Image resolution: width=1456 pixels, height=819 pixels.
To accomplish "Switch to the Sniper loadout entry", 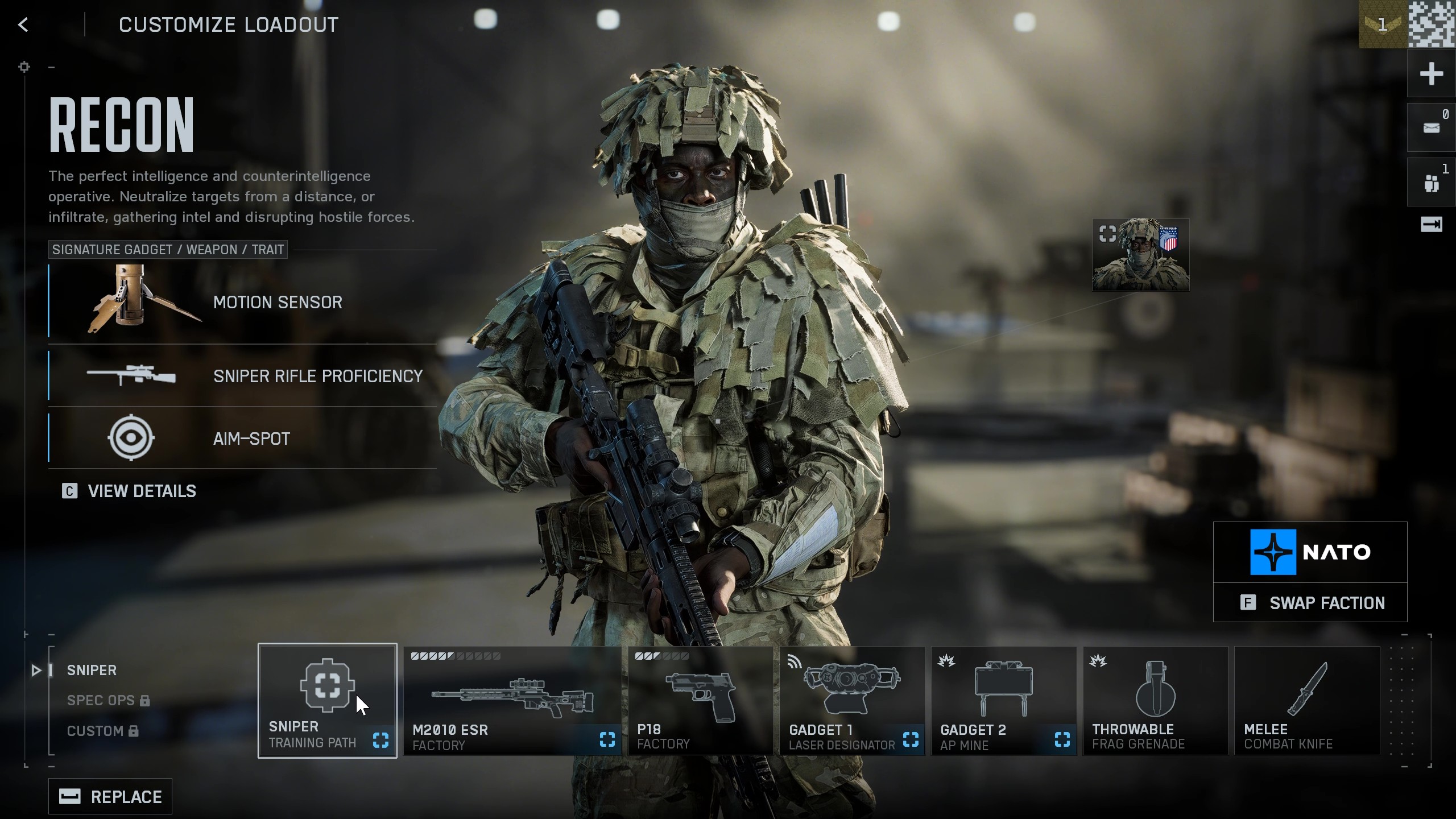I will [x=92, y=670].
